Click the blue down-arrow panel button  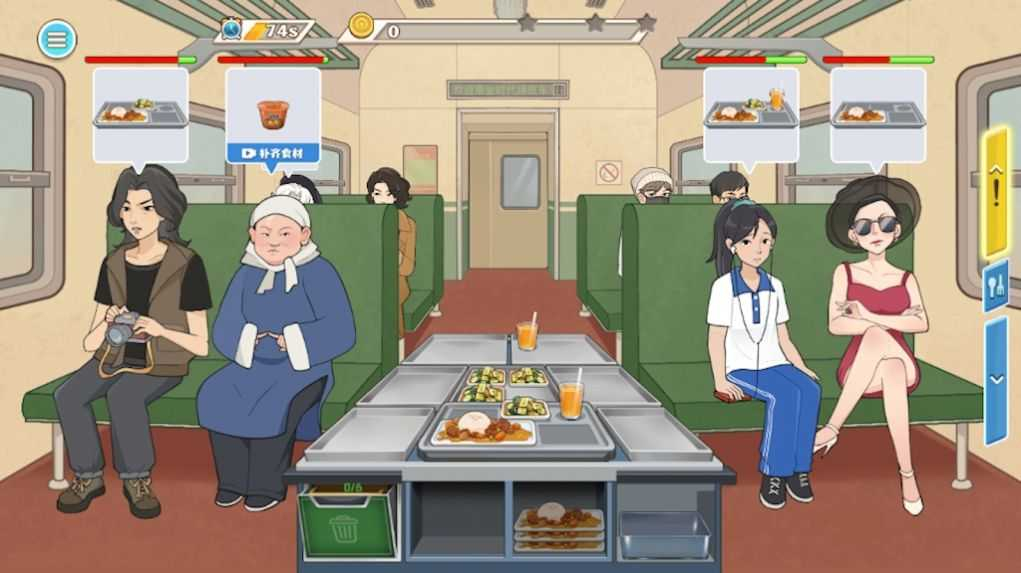point(995,379)
